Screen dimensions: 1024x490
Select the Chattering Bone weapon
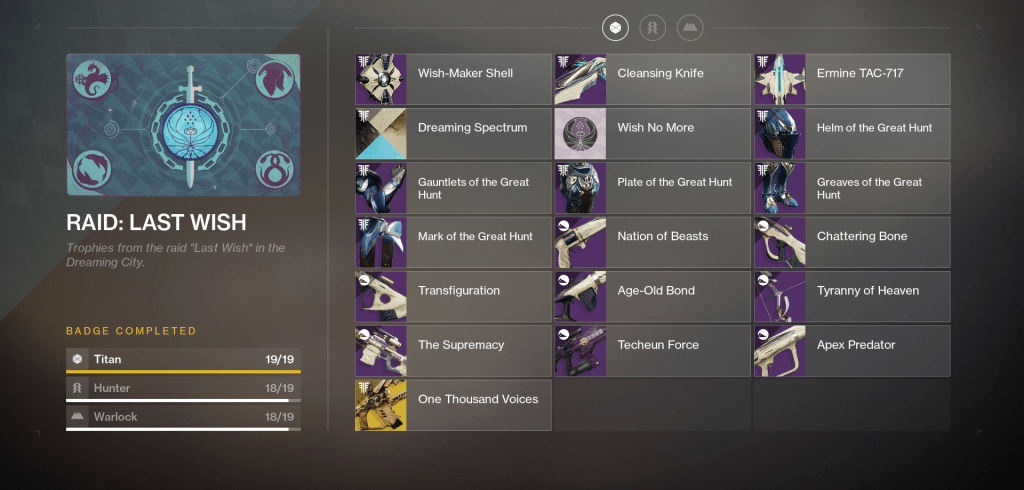pyautogui.click(x=852, y=242)
